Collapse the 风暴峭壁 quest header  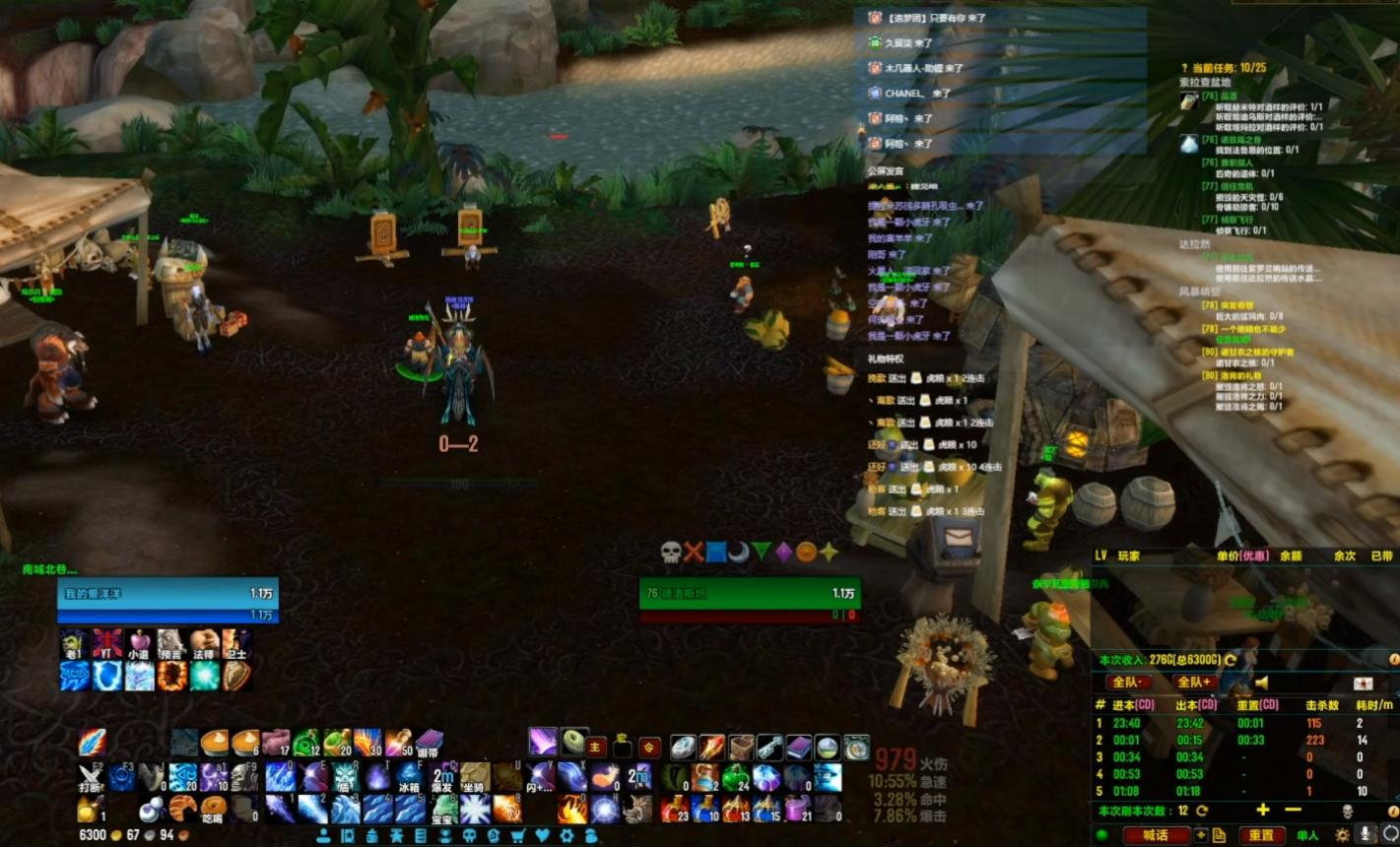click(1200, 292)
